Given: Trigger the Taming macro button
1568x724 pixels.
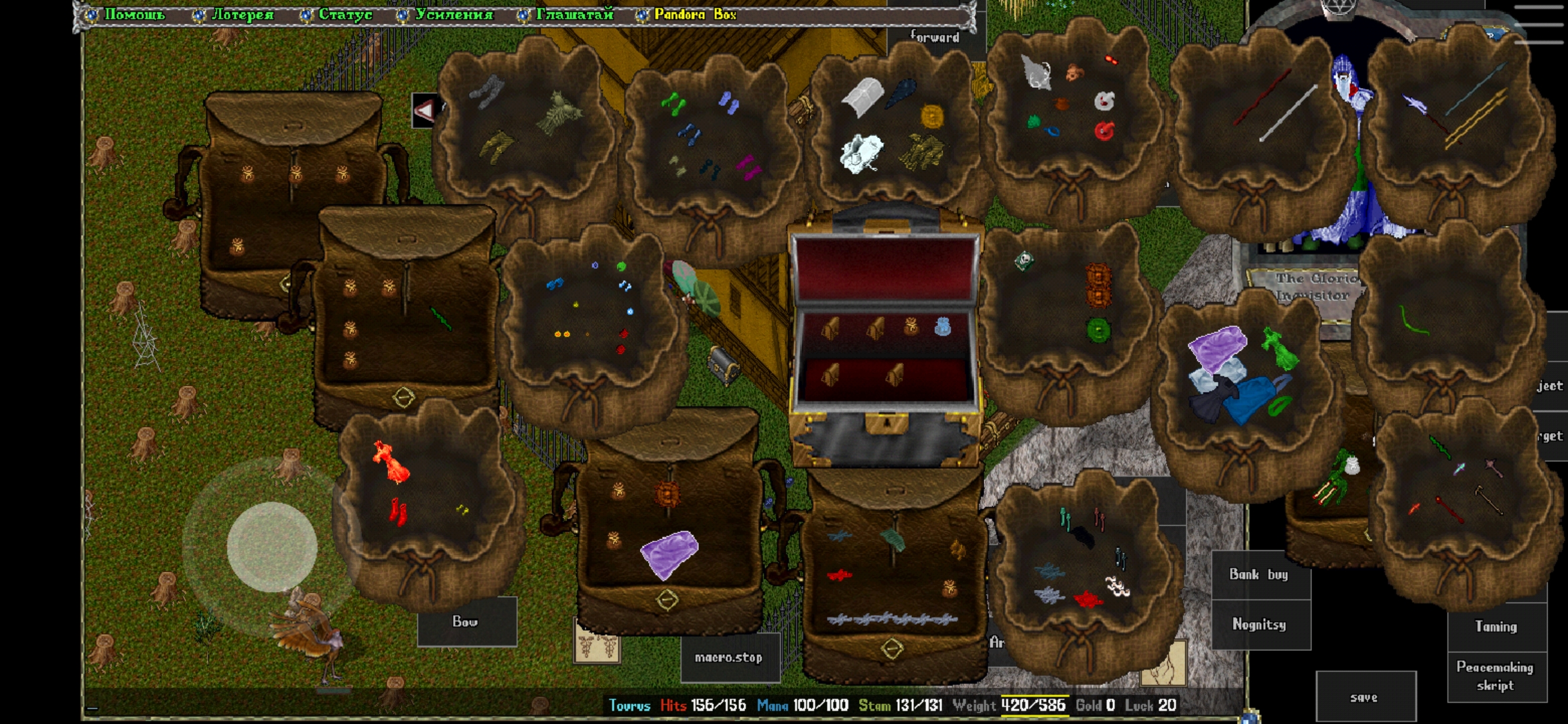Looking at the screenshot, I should point(1496,627).
